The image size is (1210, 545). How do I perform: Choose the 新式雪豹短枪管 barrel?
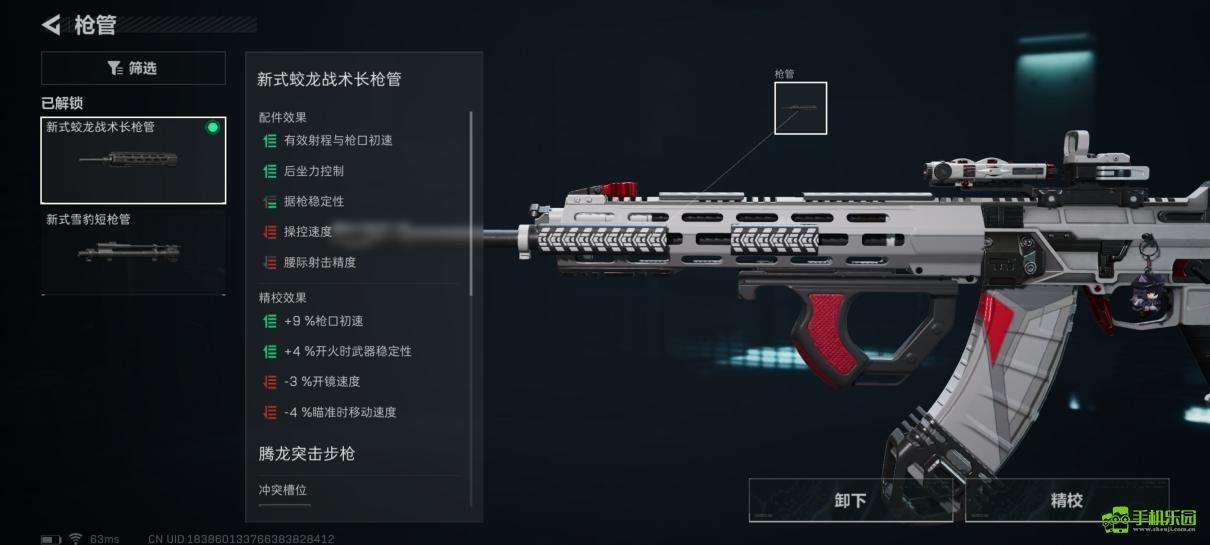click(x=133, y=250)
